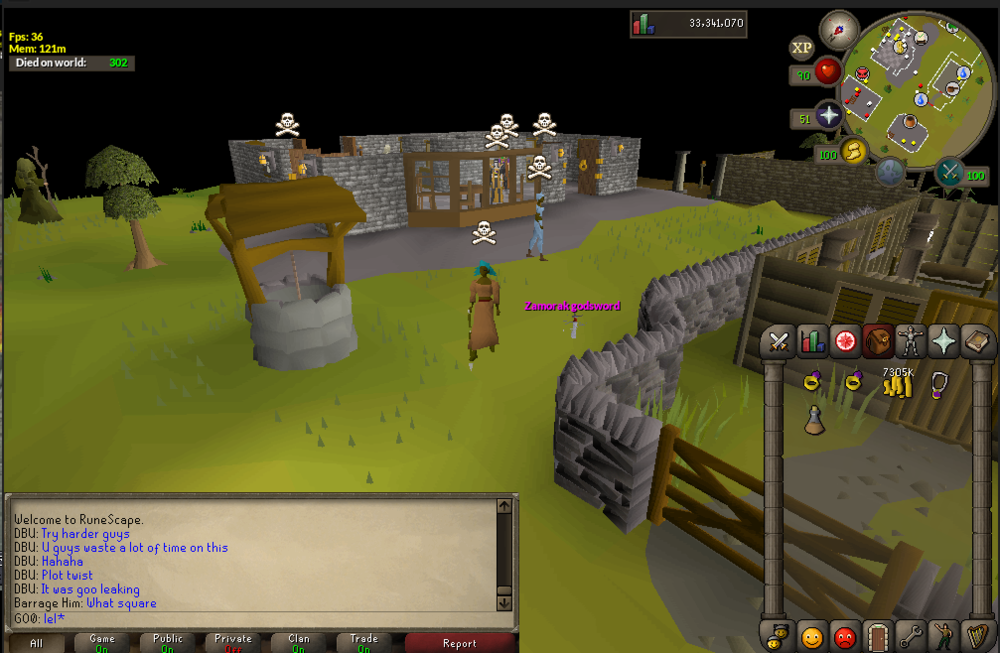Switch to the Magic spellbook tab
This screenshot has height=653, width=1000.
[976, 343]
